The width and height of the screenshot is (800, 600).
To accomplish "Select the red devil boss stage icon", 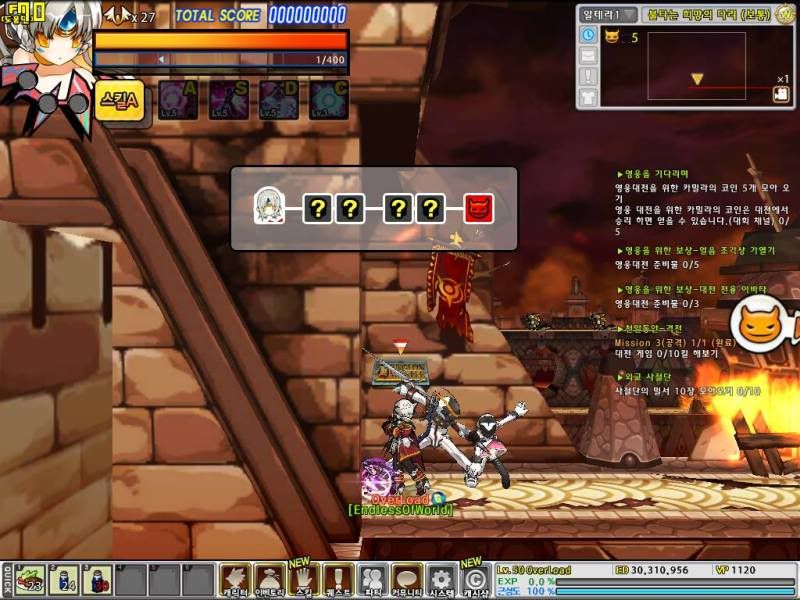I will coord(479,208).
